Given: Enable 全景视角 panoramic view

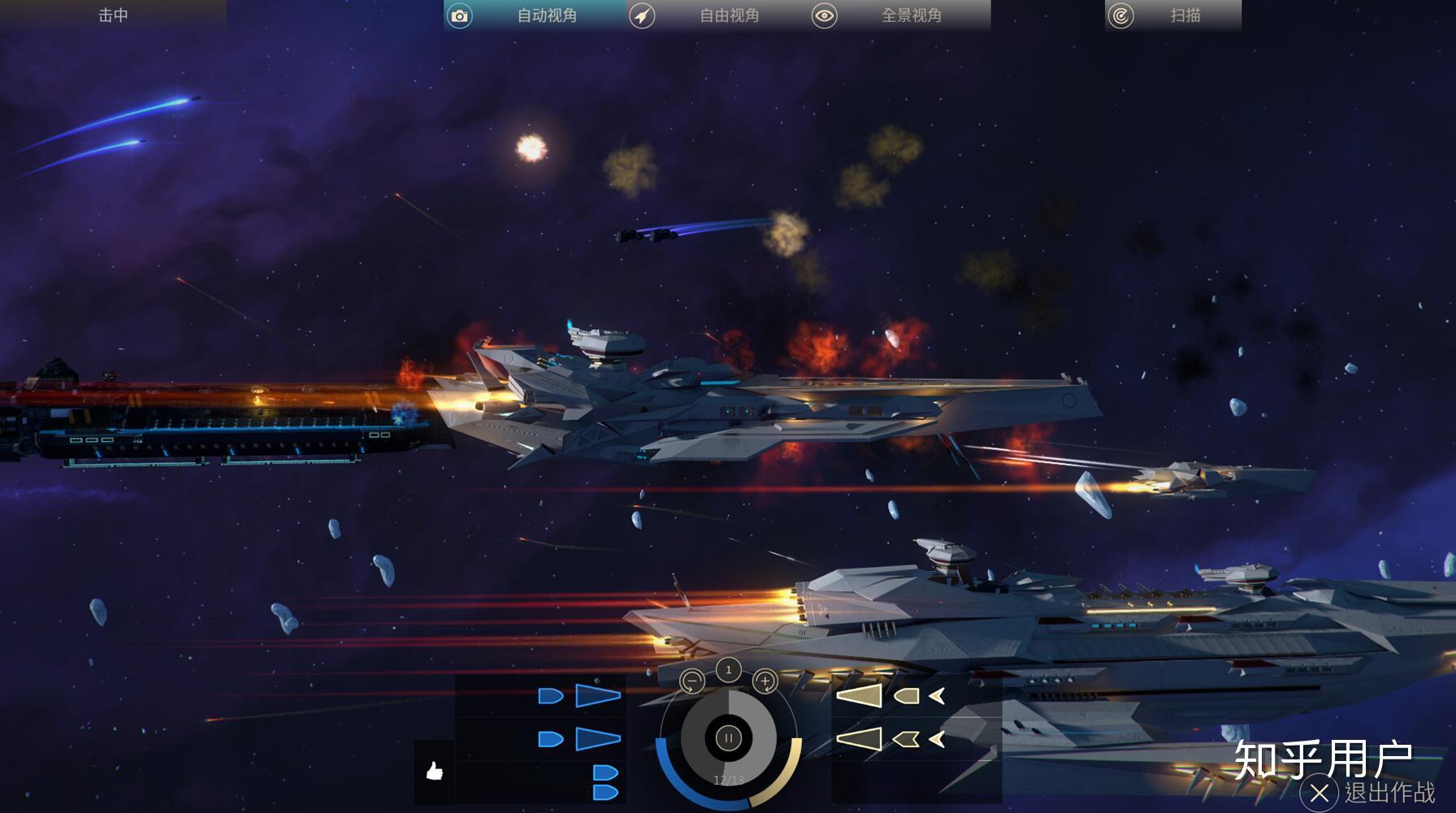Looking at the screenshot, I should 910,15.
